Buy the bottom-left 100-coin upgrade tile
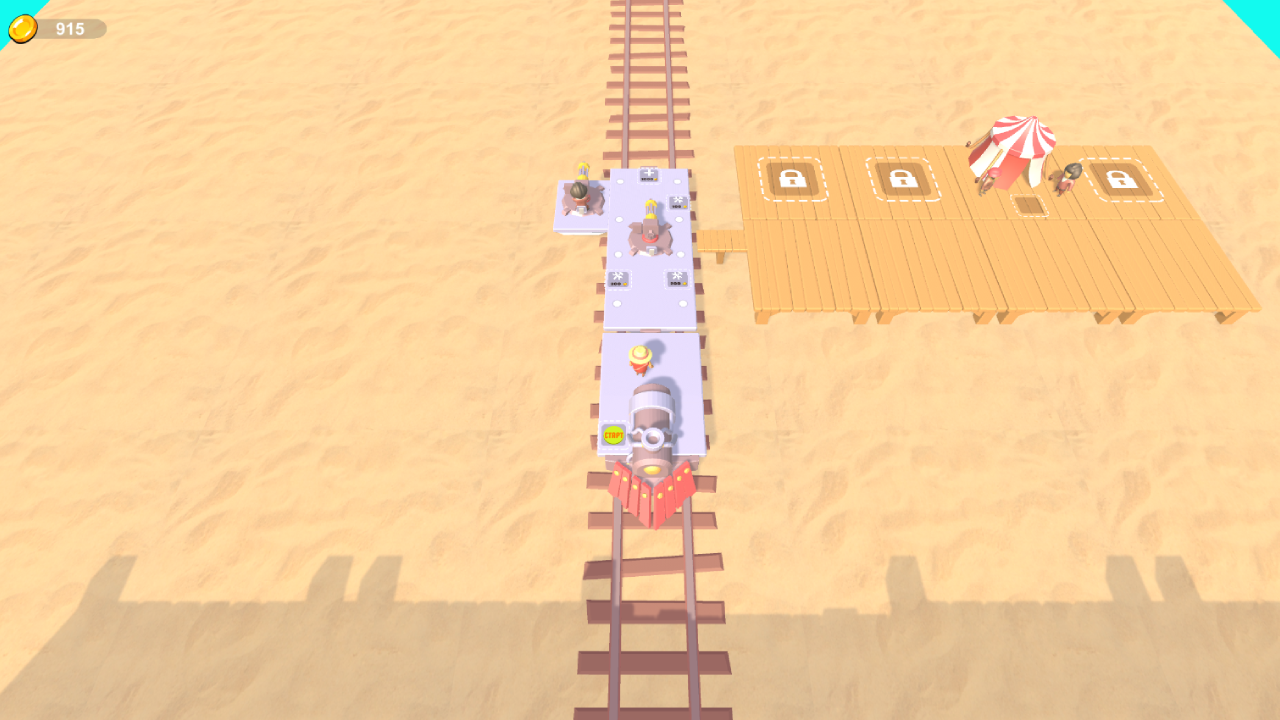Screen dimensions: 1280x720 (617, 278)
